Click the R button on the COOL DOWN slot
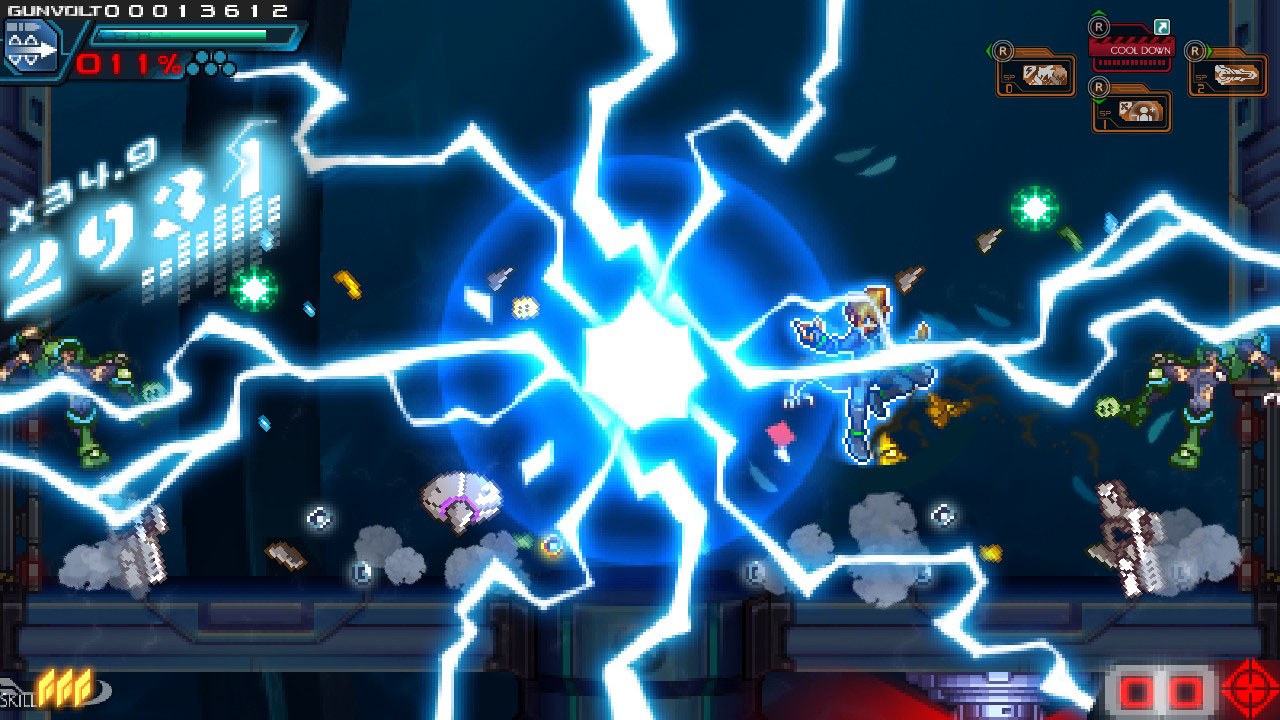1280x720 pixels. tap(1099, 27)
